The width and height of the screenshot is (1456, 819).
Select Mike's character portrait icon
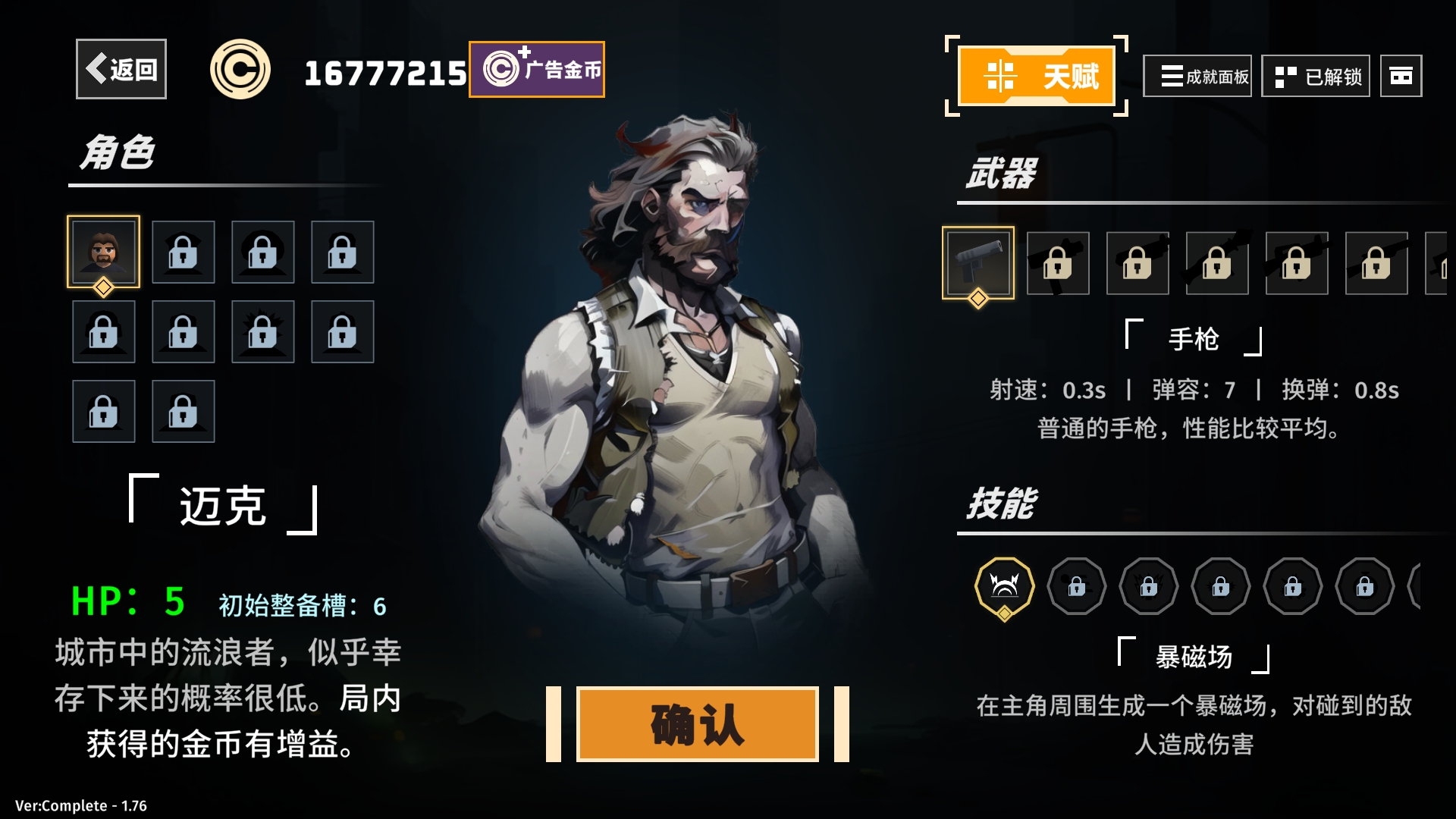pyautogui.click(x=104, y=253)
